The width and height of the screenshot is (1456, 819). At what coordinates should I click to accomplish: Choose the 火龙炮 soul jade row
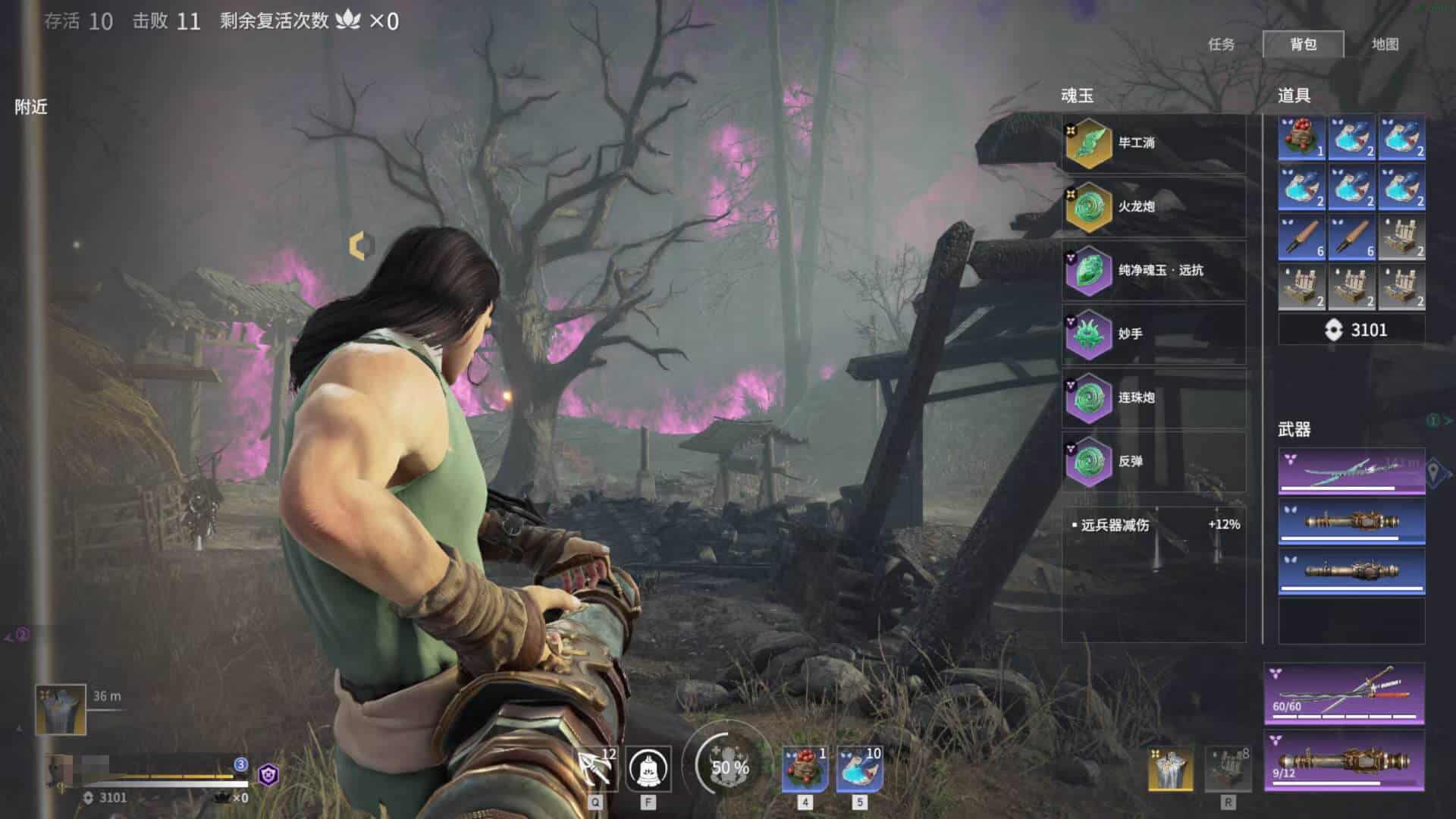[1153, 206]
